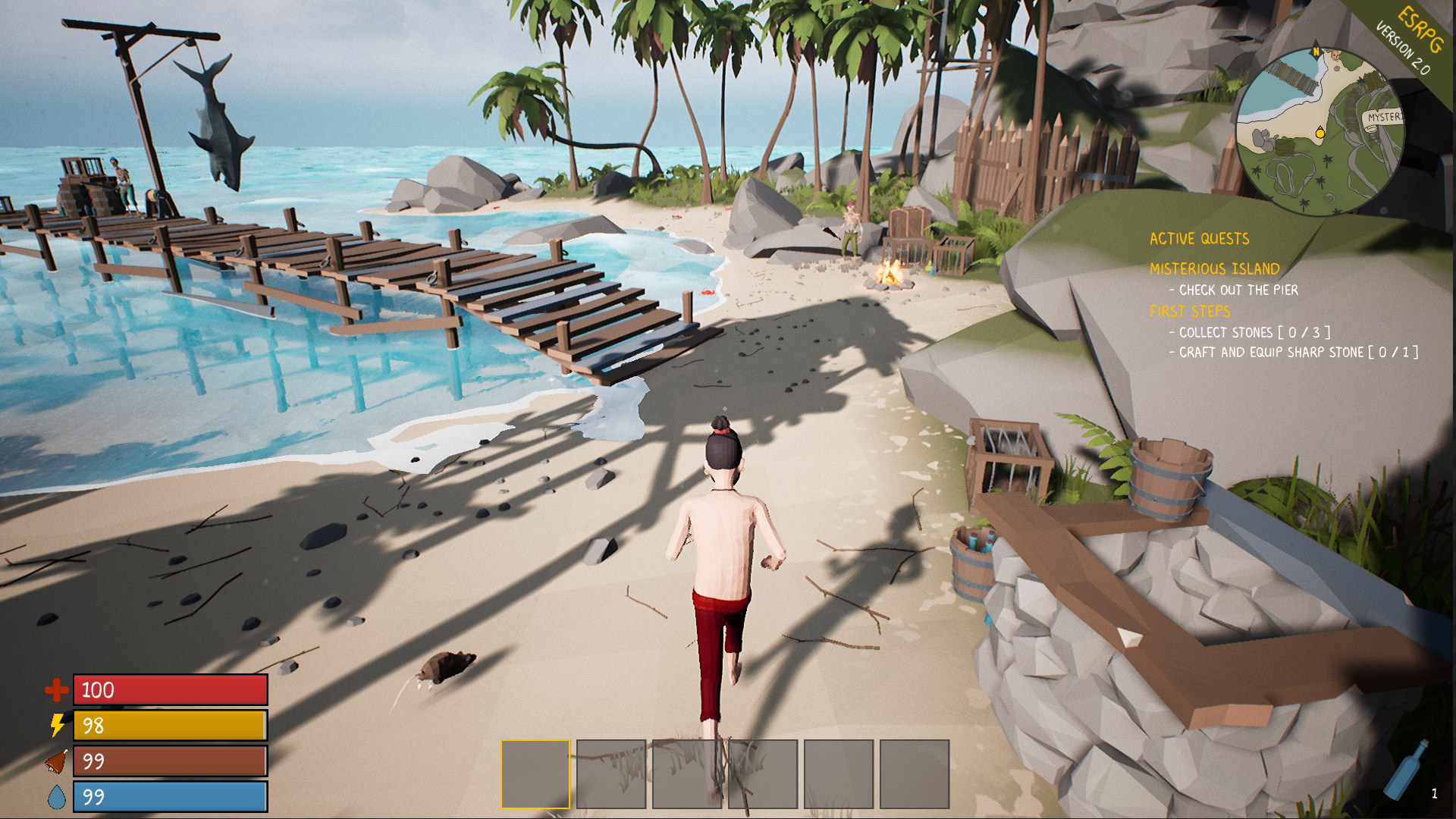The width and height of the screenshot is (1456, 819).
Task: Expand the FIRST STEPS quest entry
Action: point(1191,311)
